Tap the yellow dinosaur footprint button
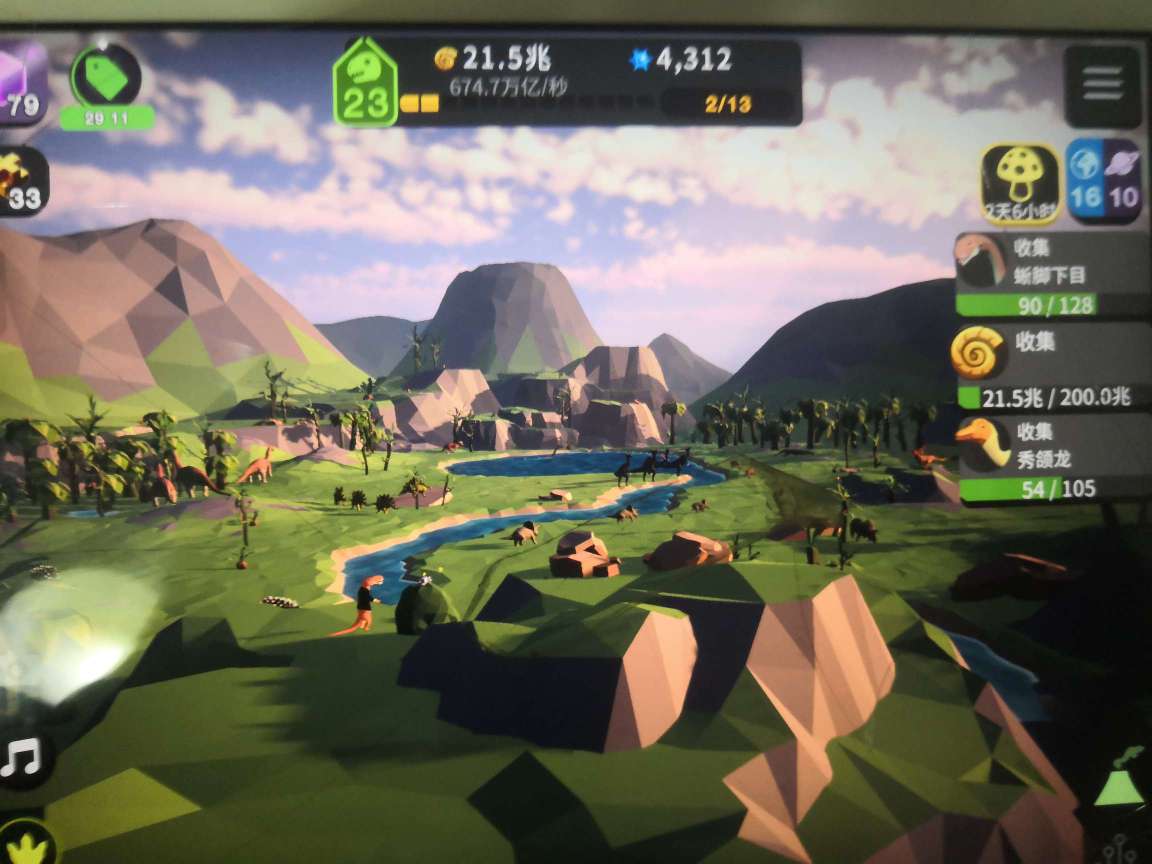This screenshot has width=1152, height=864. coord(25,847)
